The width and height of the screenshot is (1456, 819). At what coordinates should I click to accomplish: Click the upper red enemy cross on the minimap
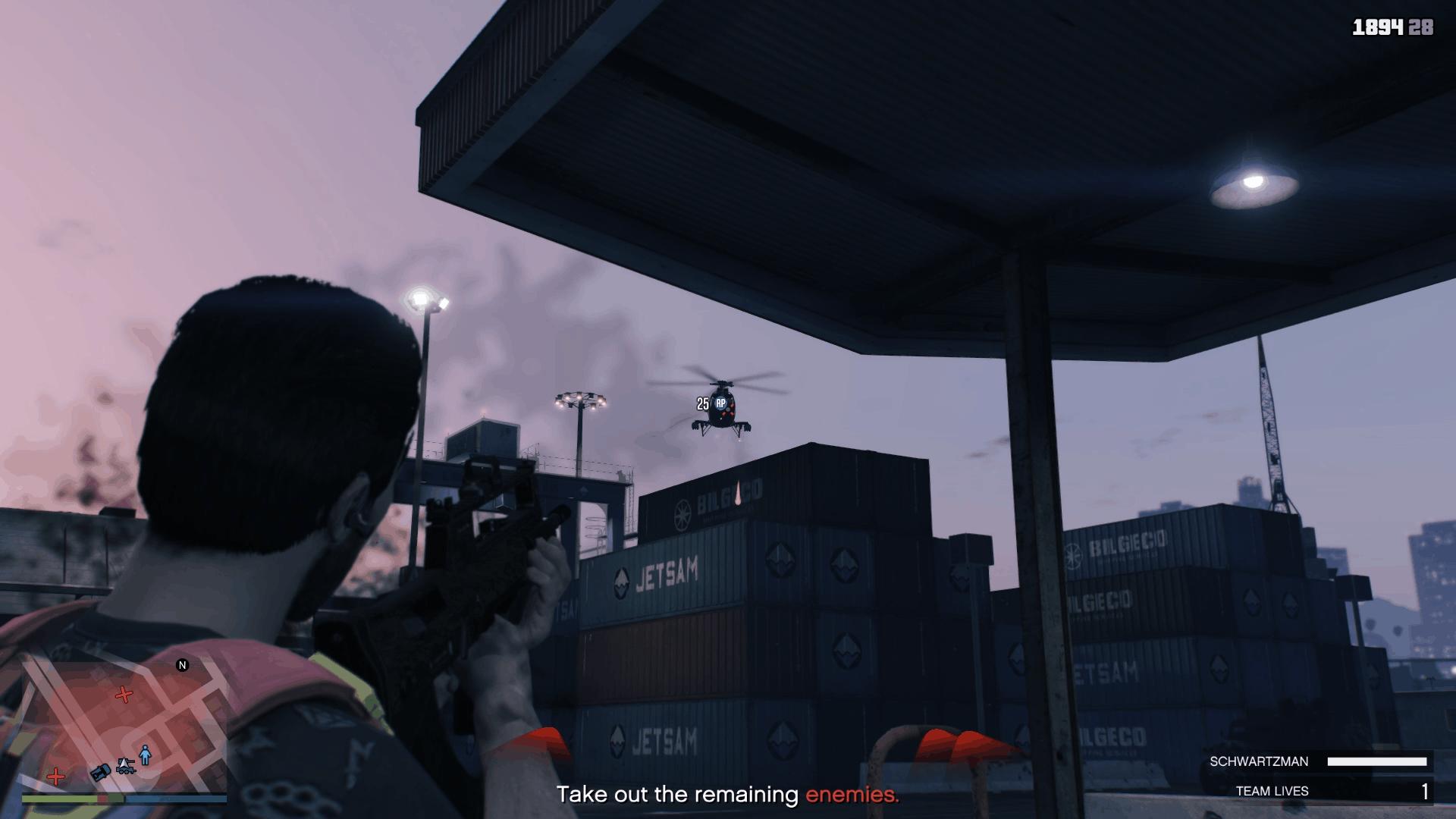tap(124, 695)
